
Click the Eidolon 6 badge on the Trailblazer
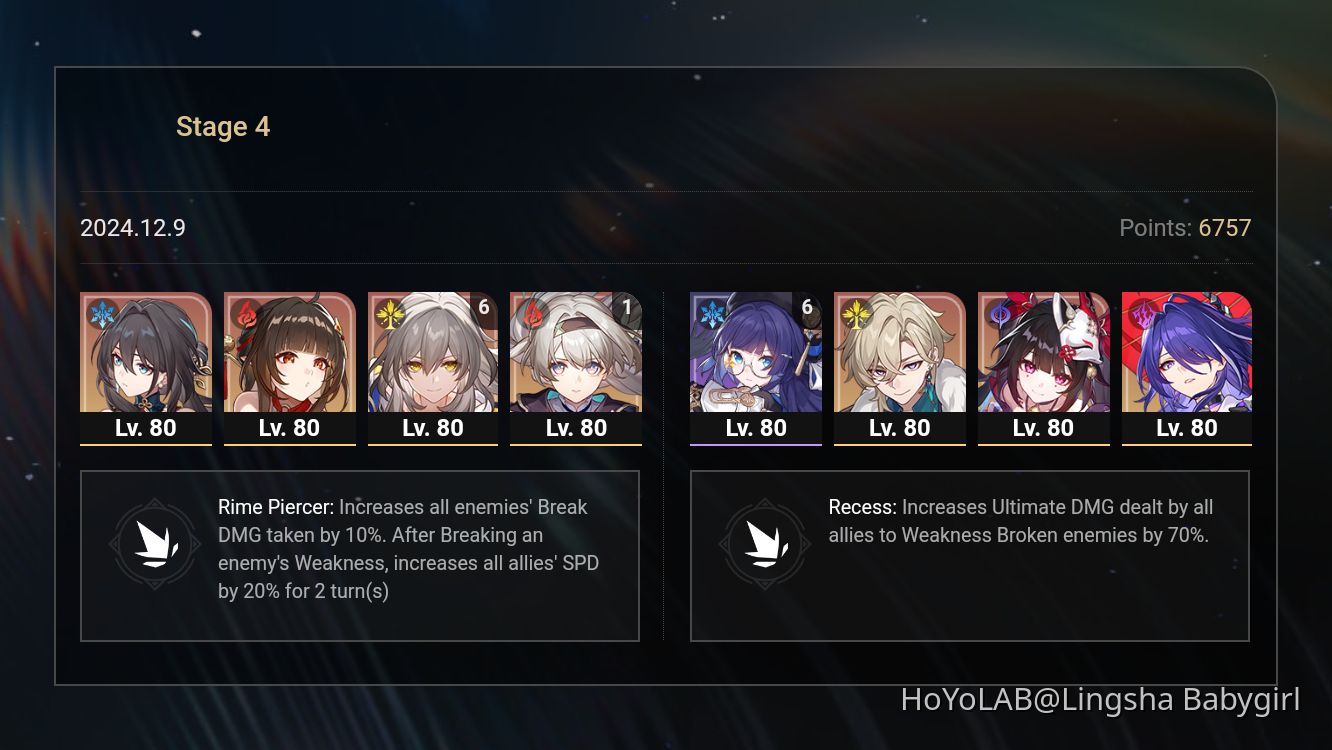click(x=484, y=307)
